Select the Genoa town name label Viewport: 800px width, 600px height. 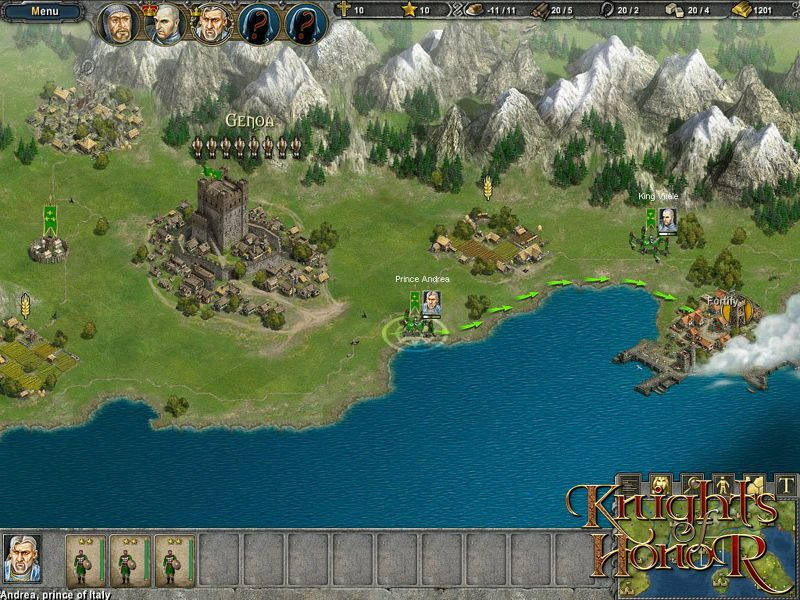point(249,120)
